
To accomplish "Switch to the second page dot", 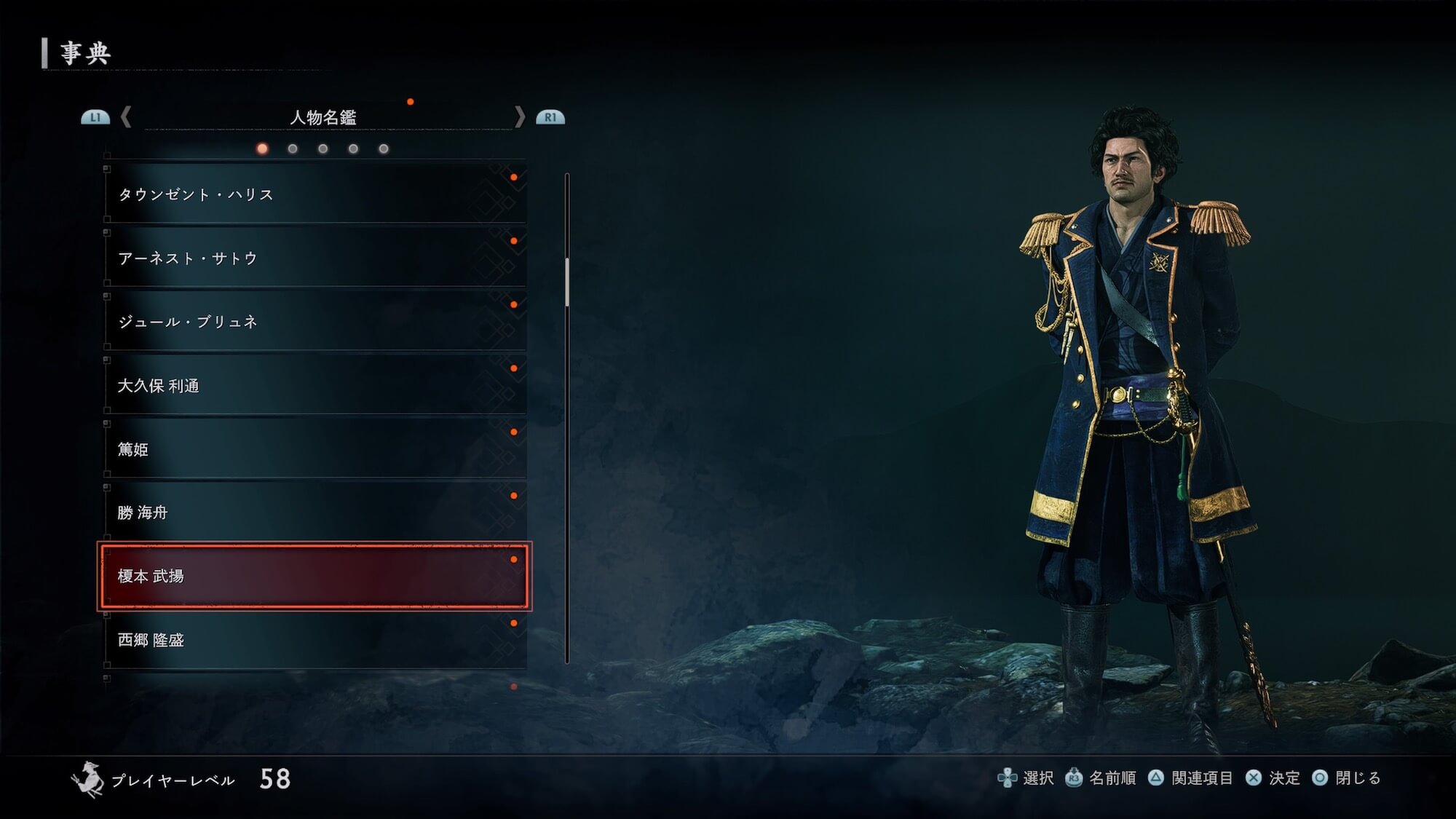I will point(293,149).
